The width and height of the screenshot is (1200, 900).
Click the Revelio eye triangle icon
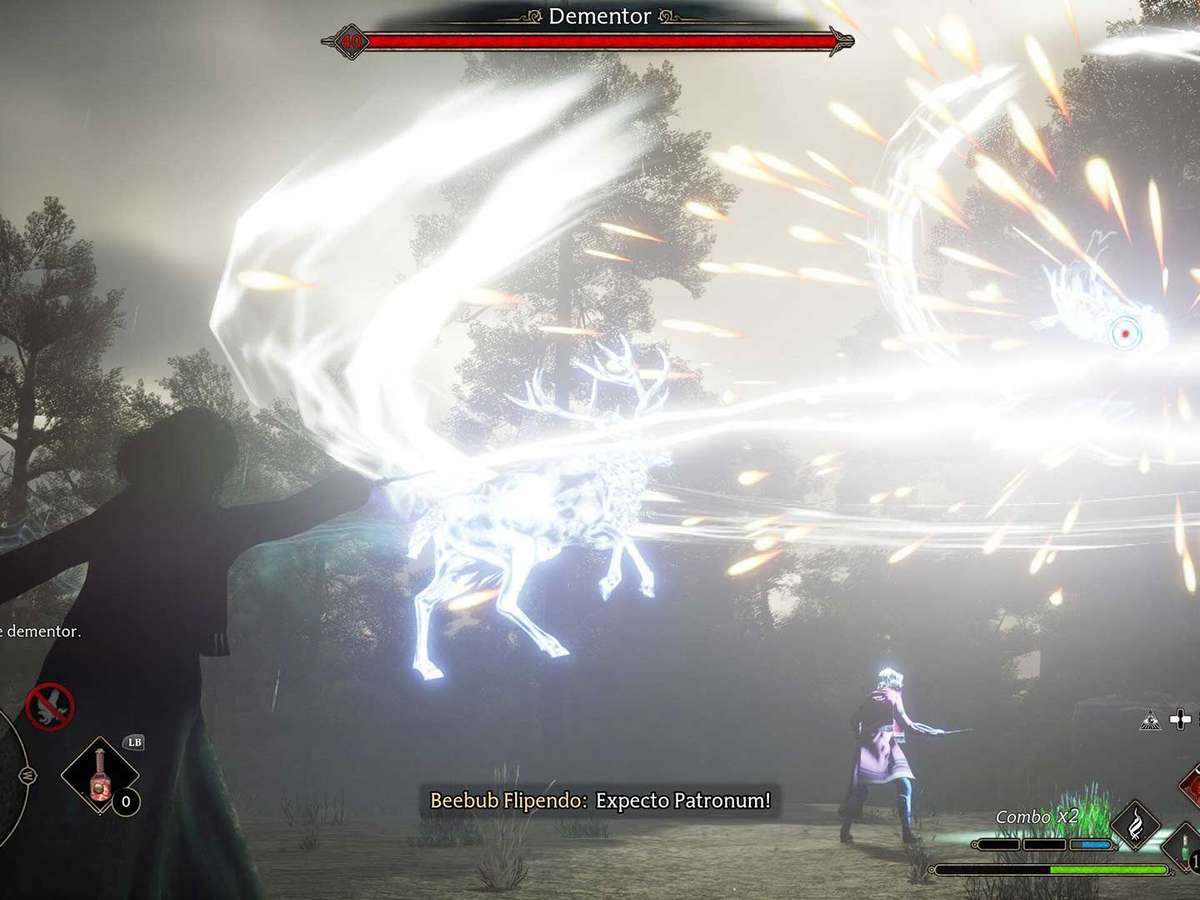(x=1151, y=719)
